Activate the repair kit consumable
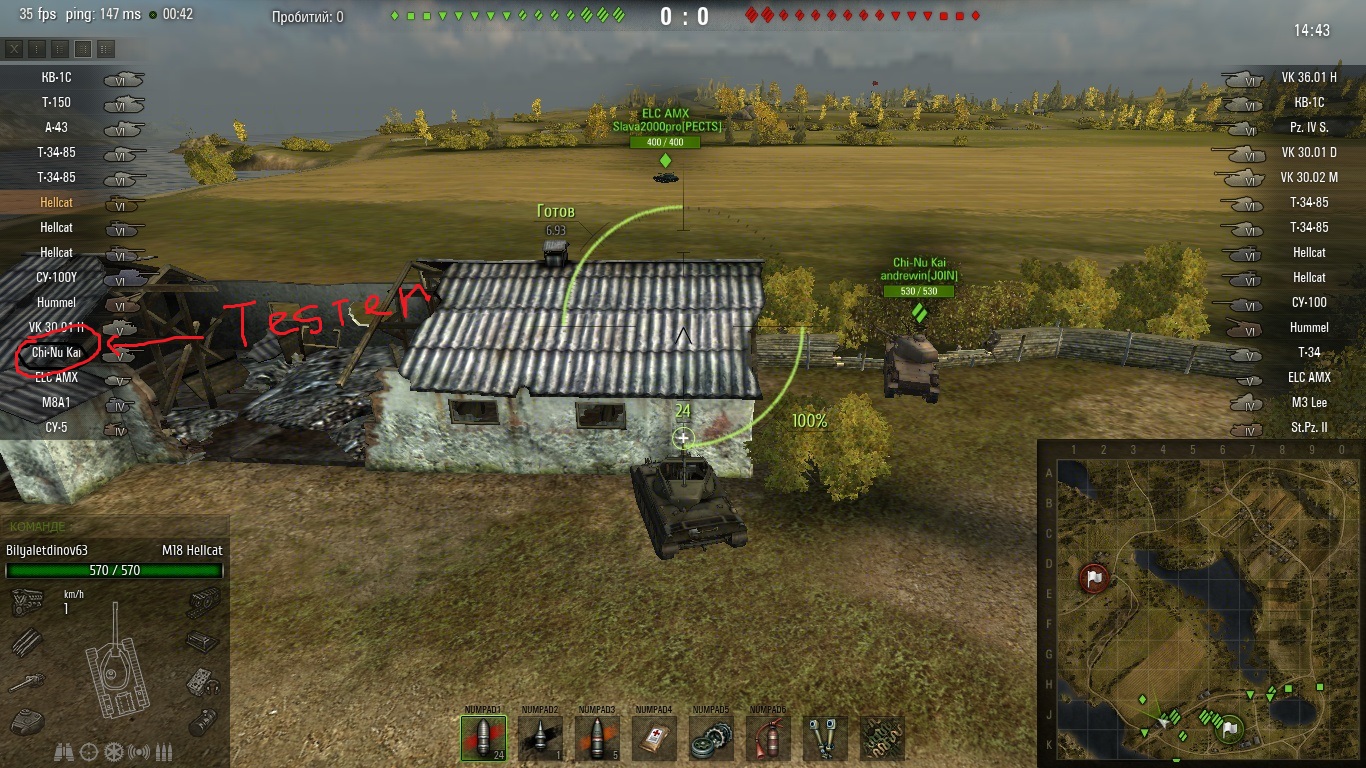The width and height of the screenshot is (1366, 768). [711, 738]
